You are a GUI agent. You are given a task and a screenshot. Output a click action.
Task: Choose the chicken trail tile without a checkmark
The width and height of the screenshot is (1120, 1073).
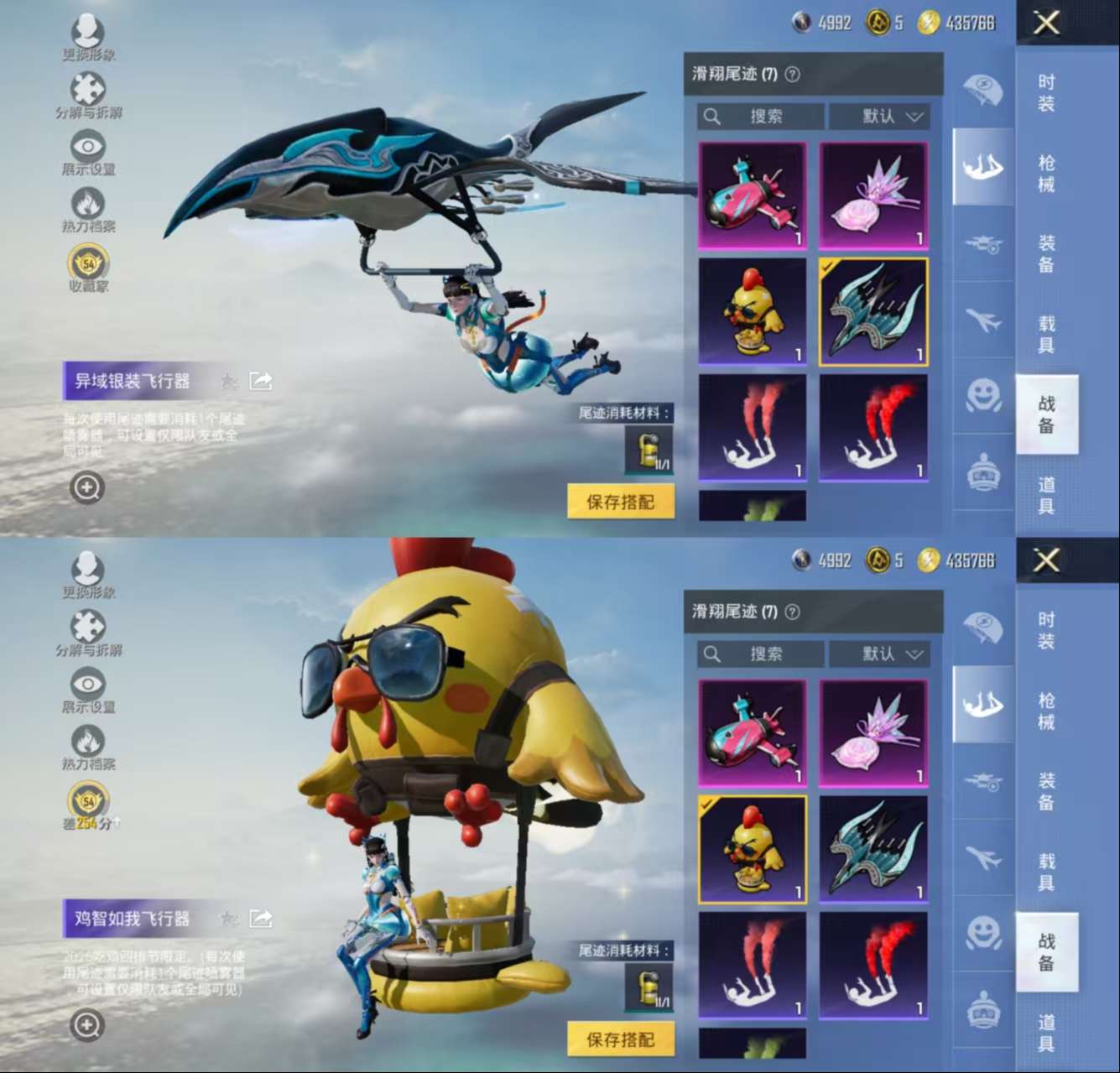753,312
